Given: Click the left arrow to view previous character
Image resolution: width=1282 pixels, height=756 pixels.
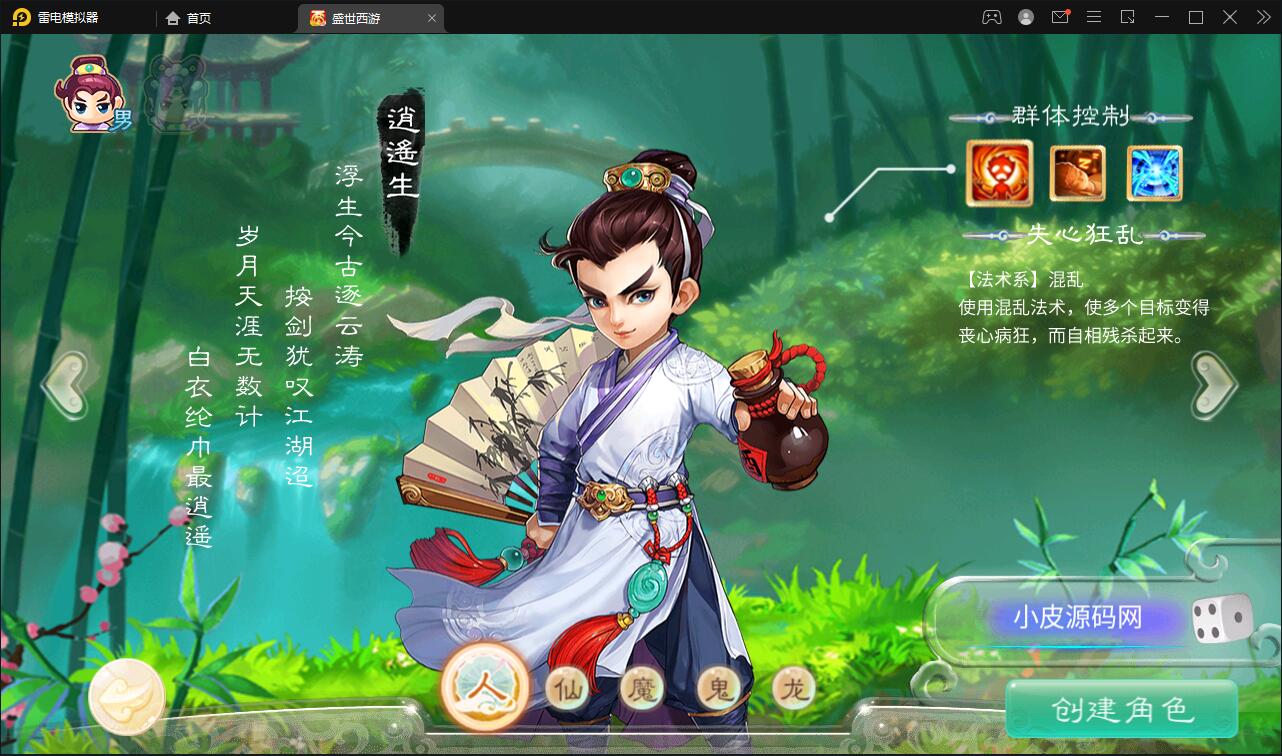Looking at the screenshot, I should (66, 383).
